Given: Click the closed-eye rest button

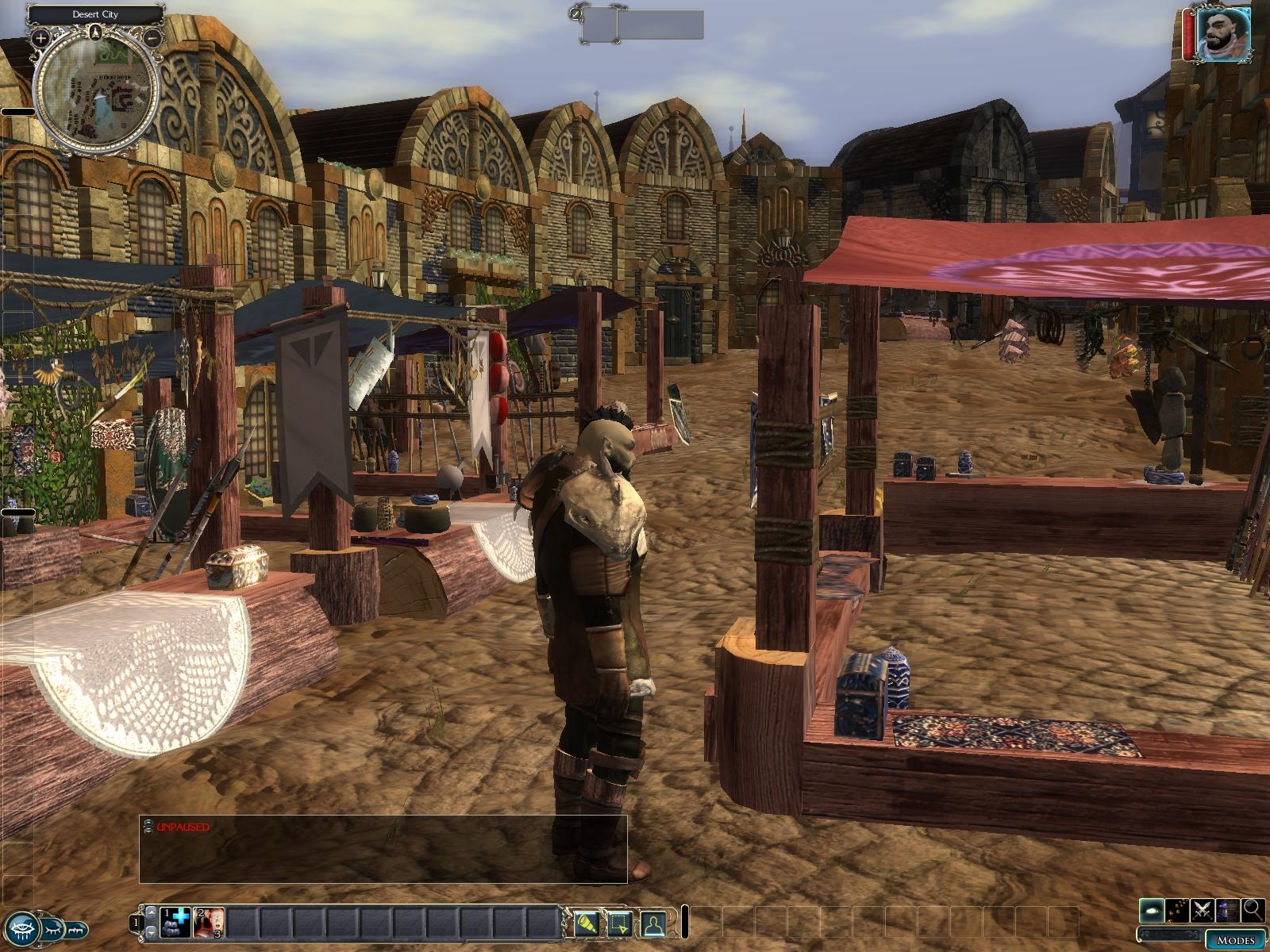Looking at the screenshot, I should pyautogui.click(x=52, y=927).
